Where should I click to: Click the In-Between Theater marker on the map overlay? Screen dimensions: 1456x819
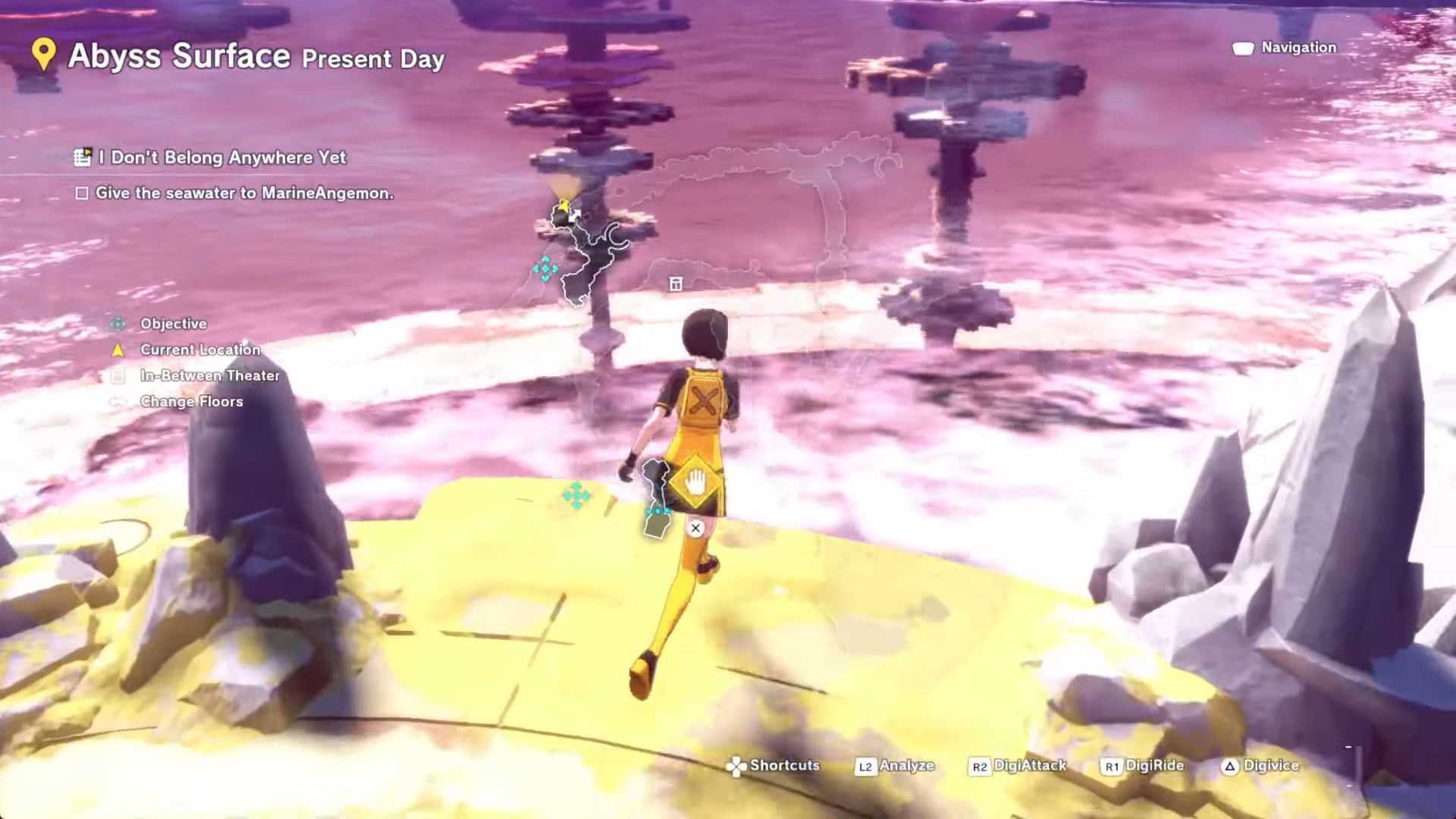(676, 284)
